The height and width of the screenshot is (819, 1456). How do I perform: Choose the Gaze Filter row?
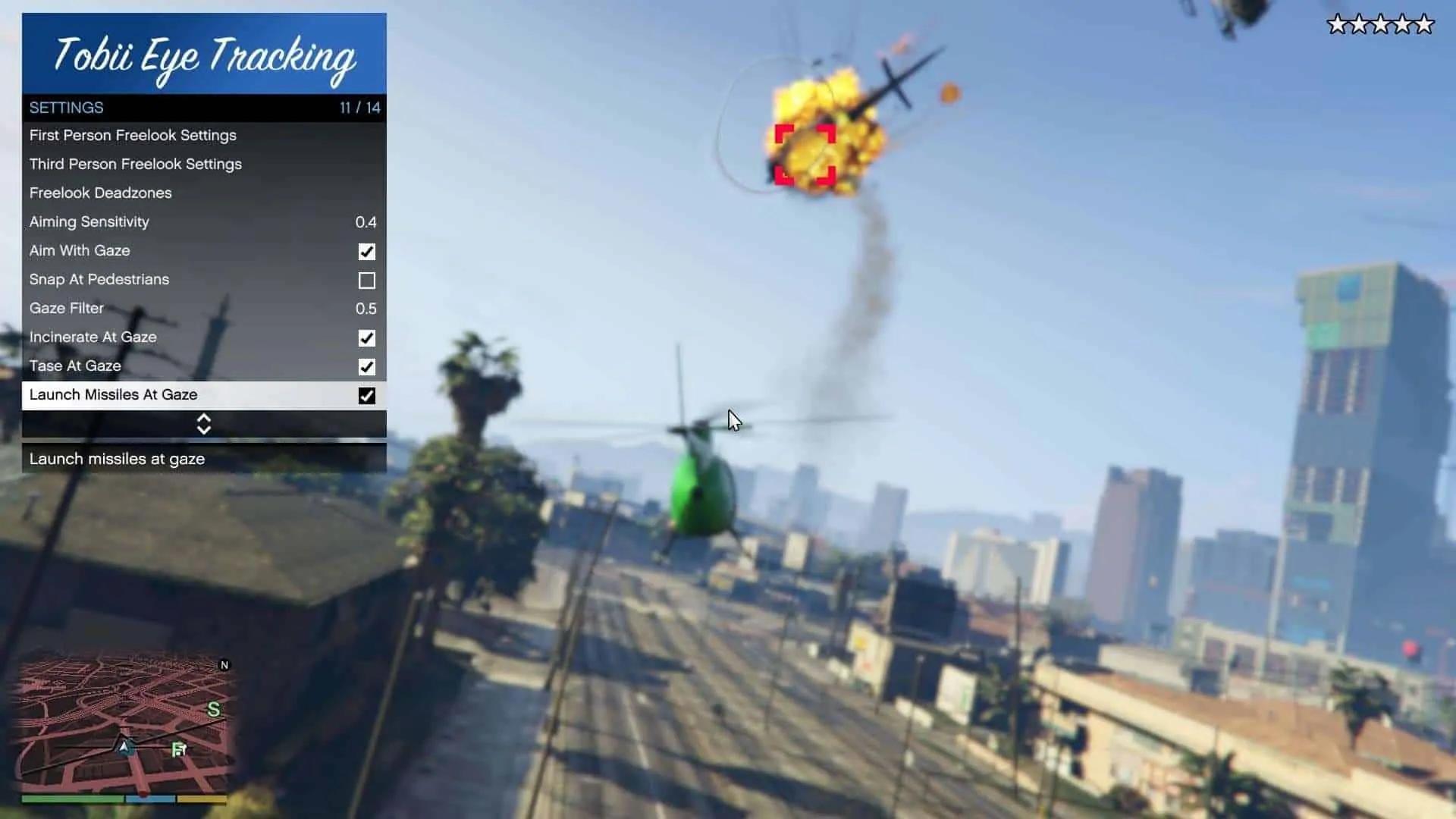pos(203,309)
